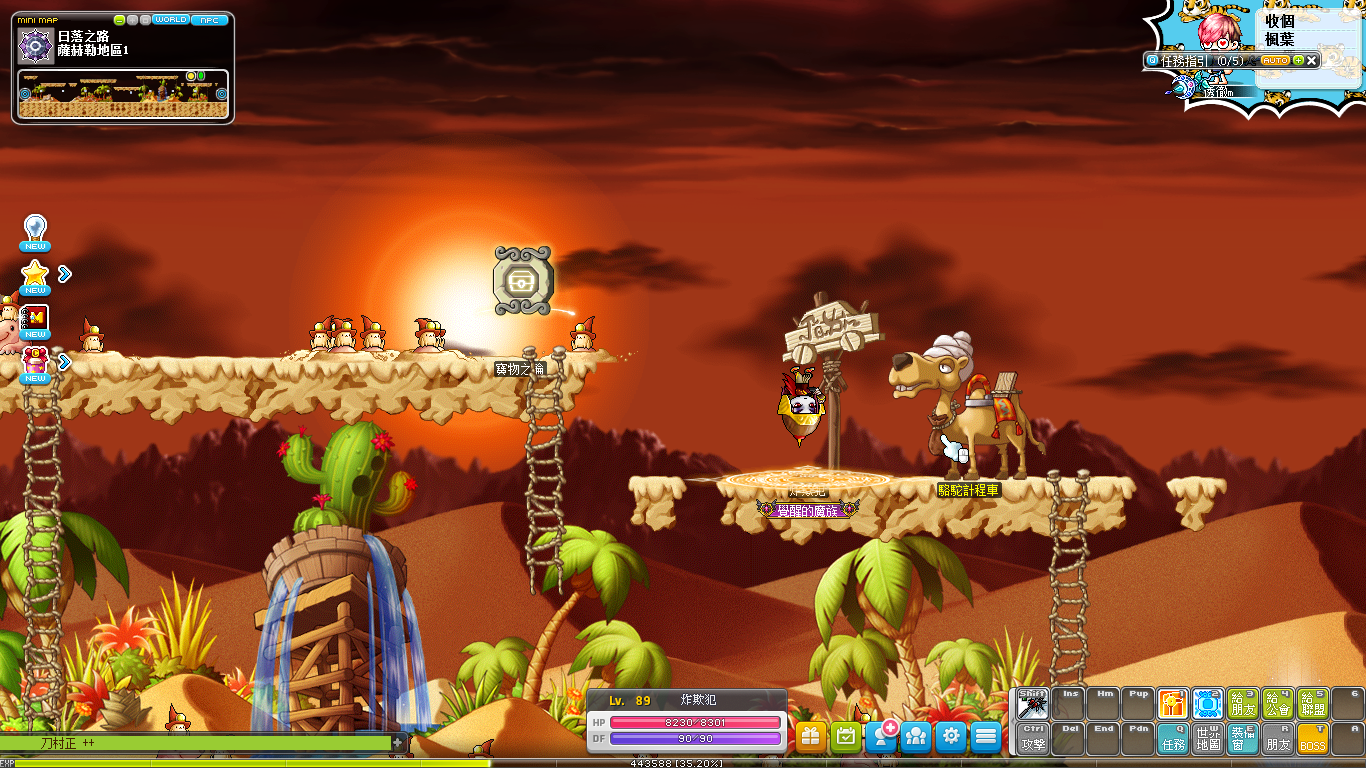Open the green calendar event button
This screenshot has width=1366, height=768.
pos(846,737)
